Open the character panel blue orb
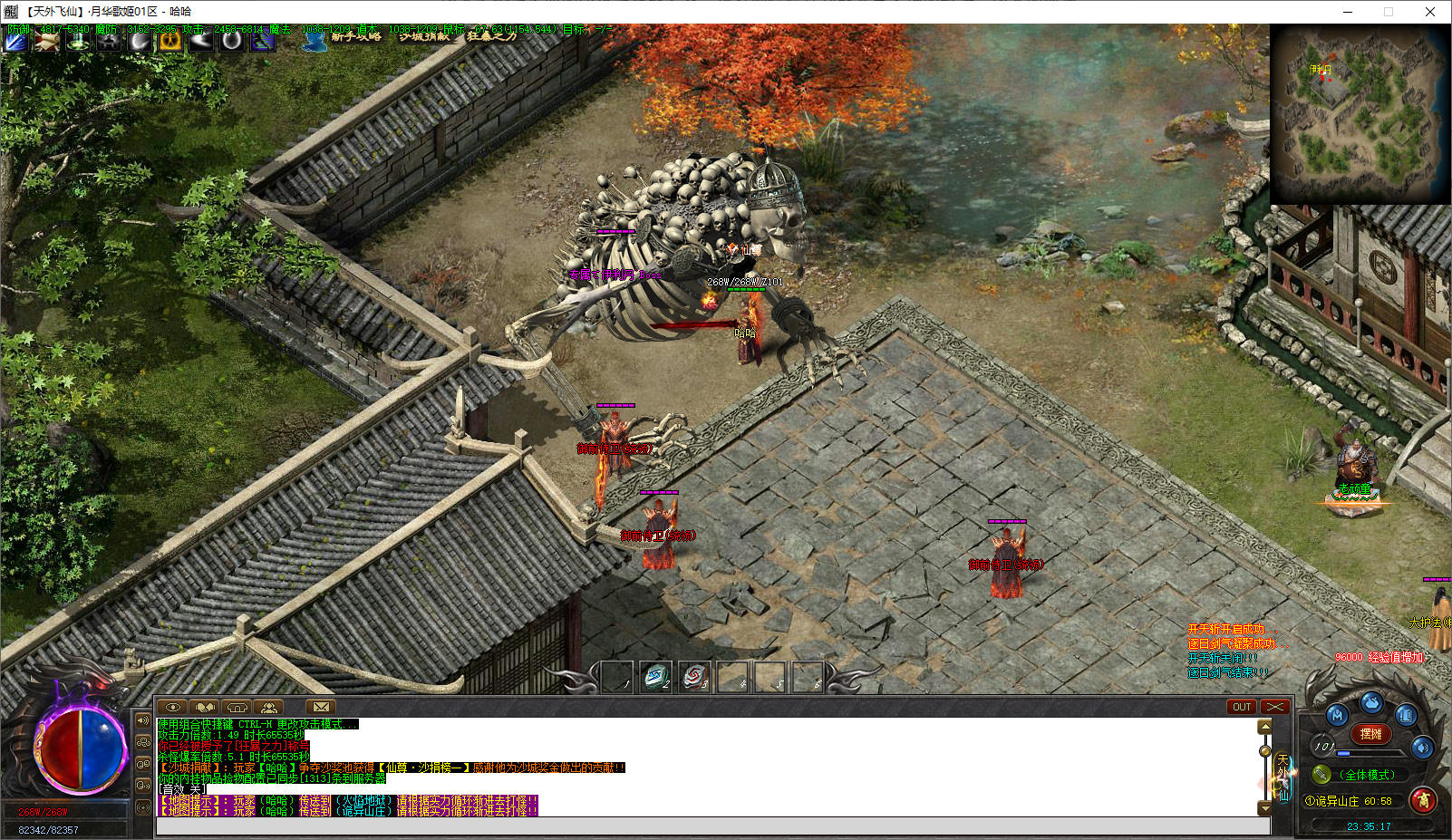Image resolution: width=1452 pixels, height=840 pixels. click(1337, 716)
